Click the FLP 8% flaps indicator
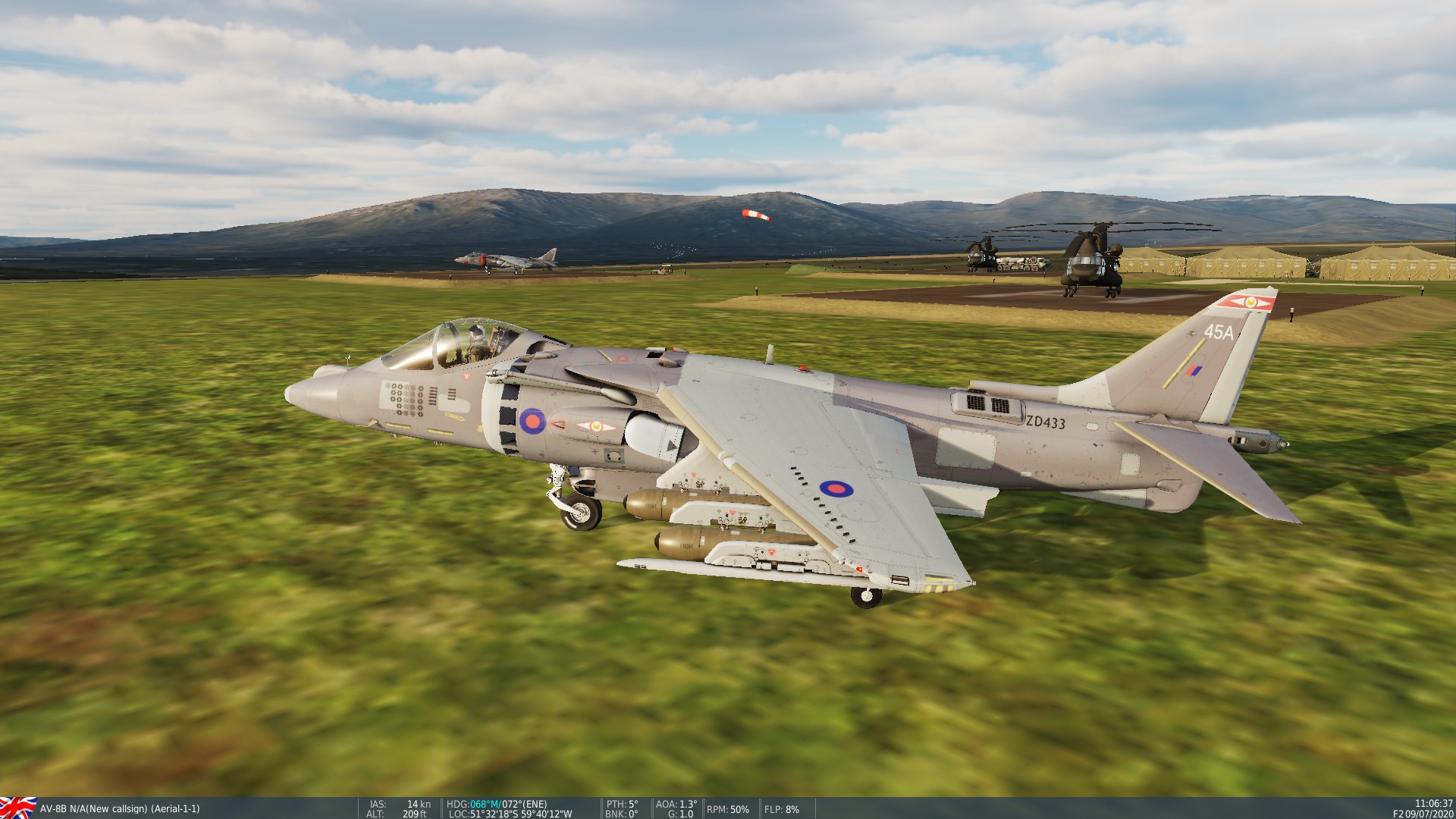The width and height of the screenshot is (1456, 819). pos(781,808)
